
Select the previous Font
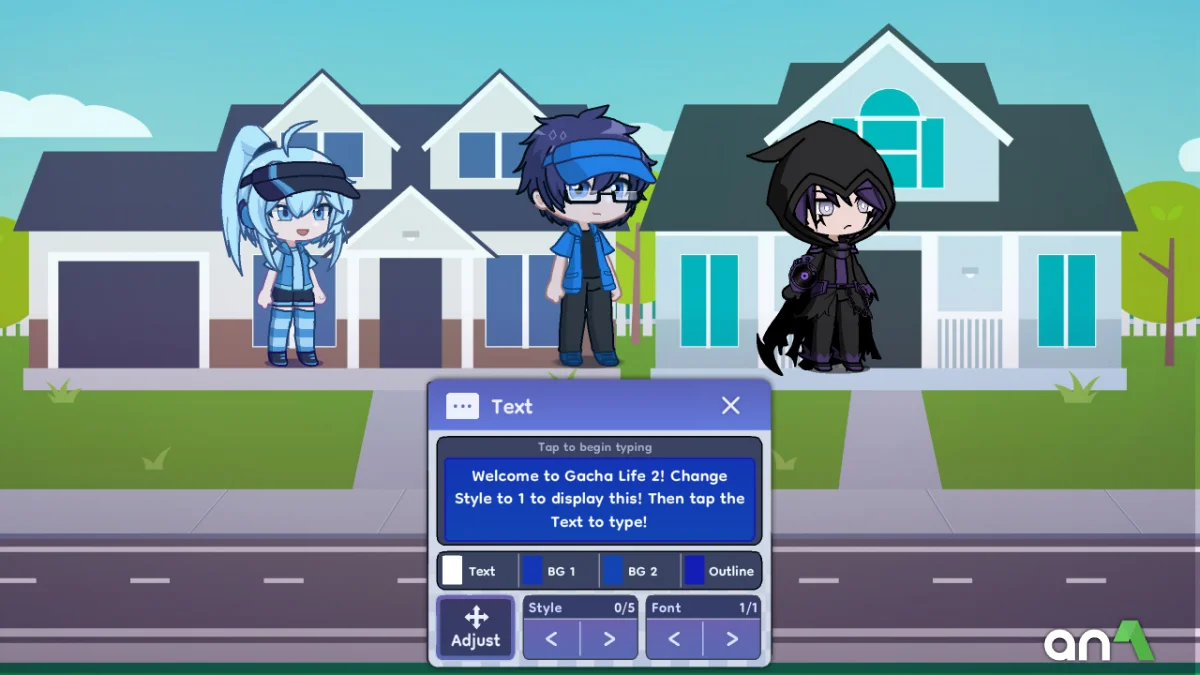click(x=675, y=639)
